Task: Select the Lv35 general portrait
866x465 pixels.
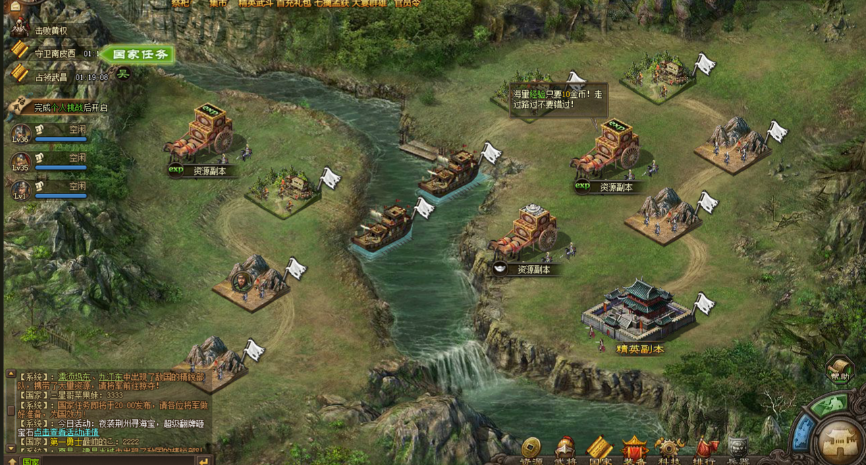Action: pyautogui.click(x=21, y=161)
